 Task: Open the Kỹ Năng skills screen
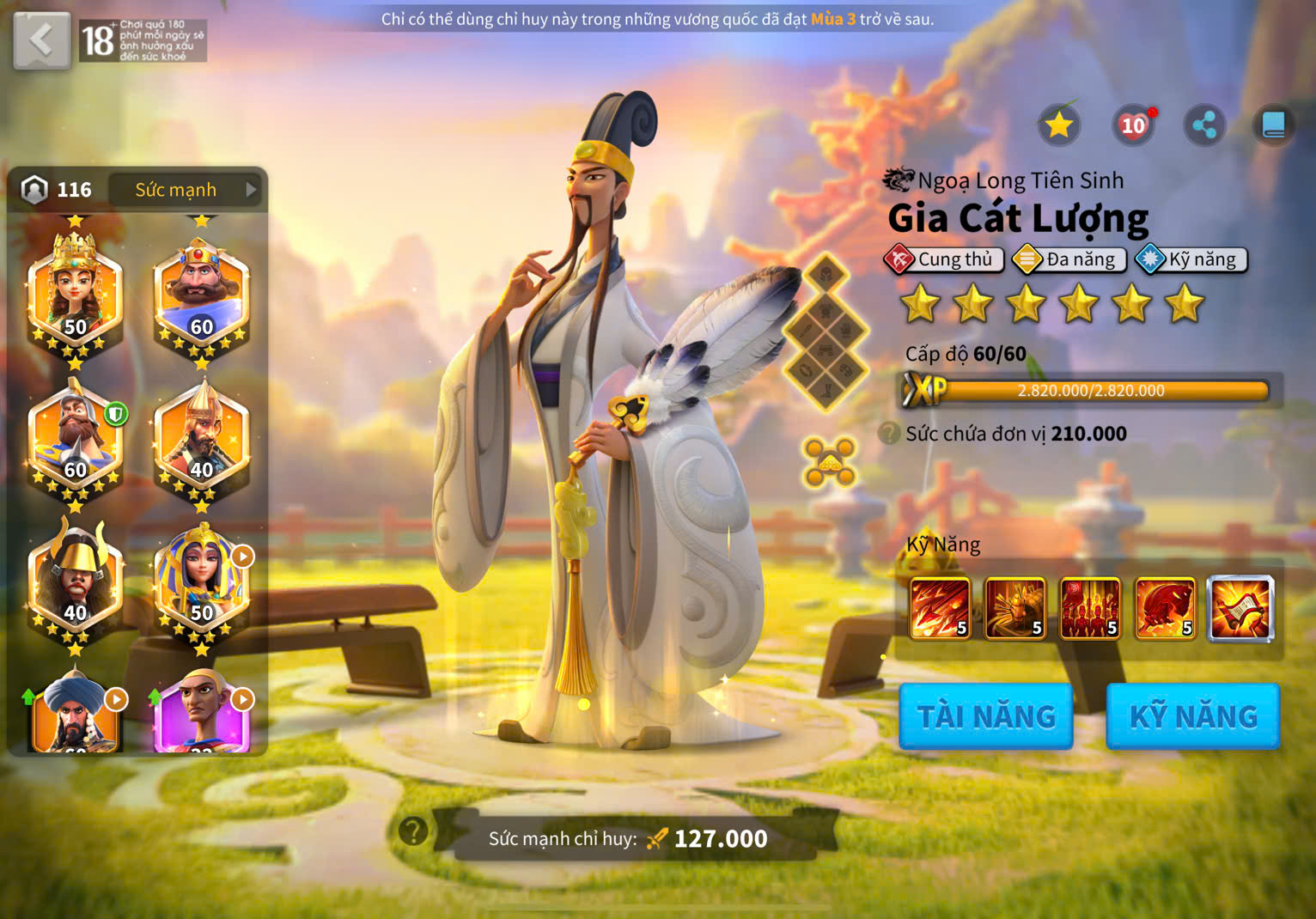[x=1192, y=716]
